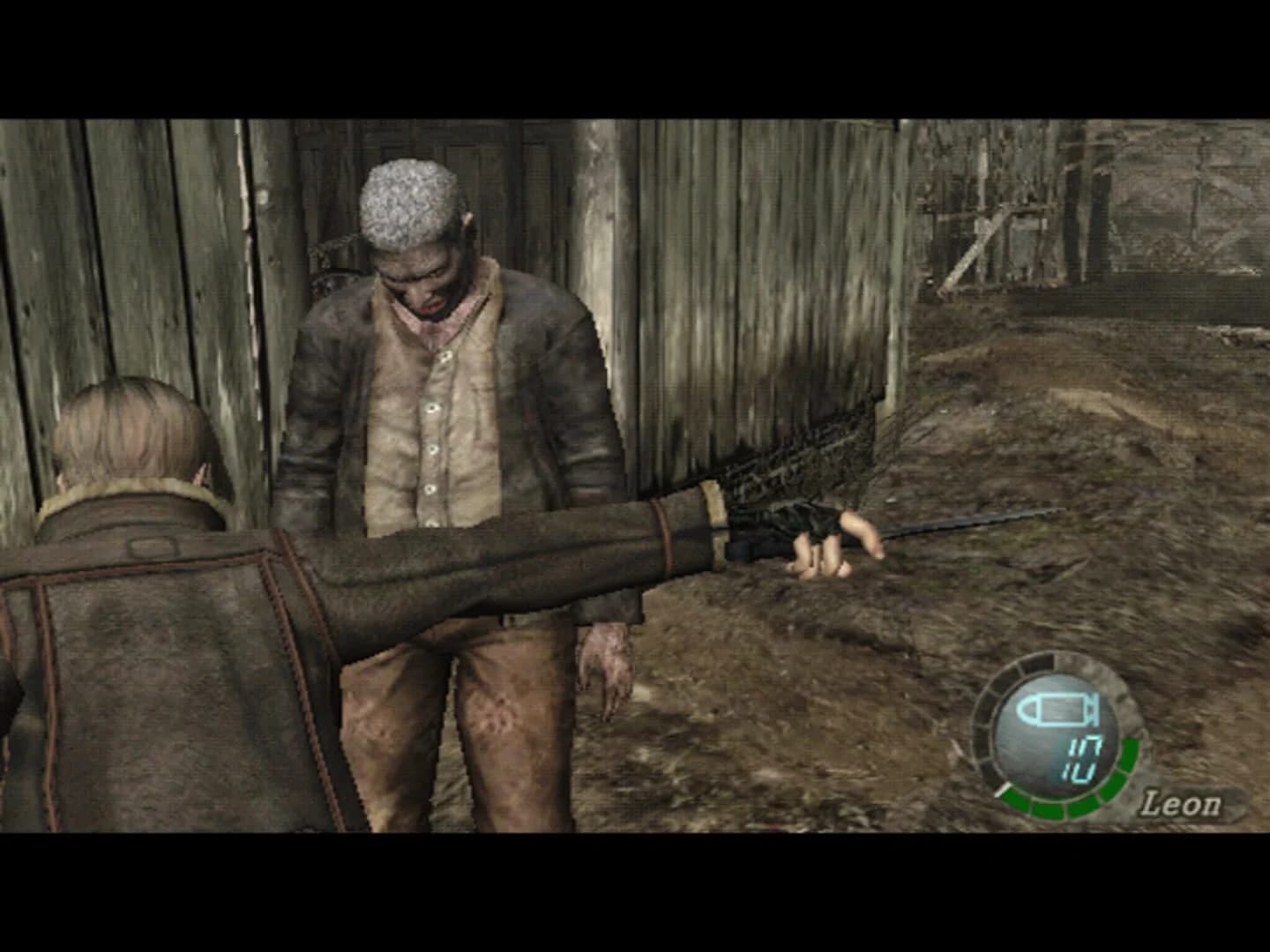Select the Leon nameplate label
1270x952 pixels.
pyautogui.click(x=1181, y=803)
